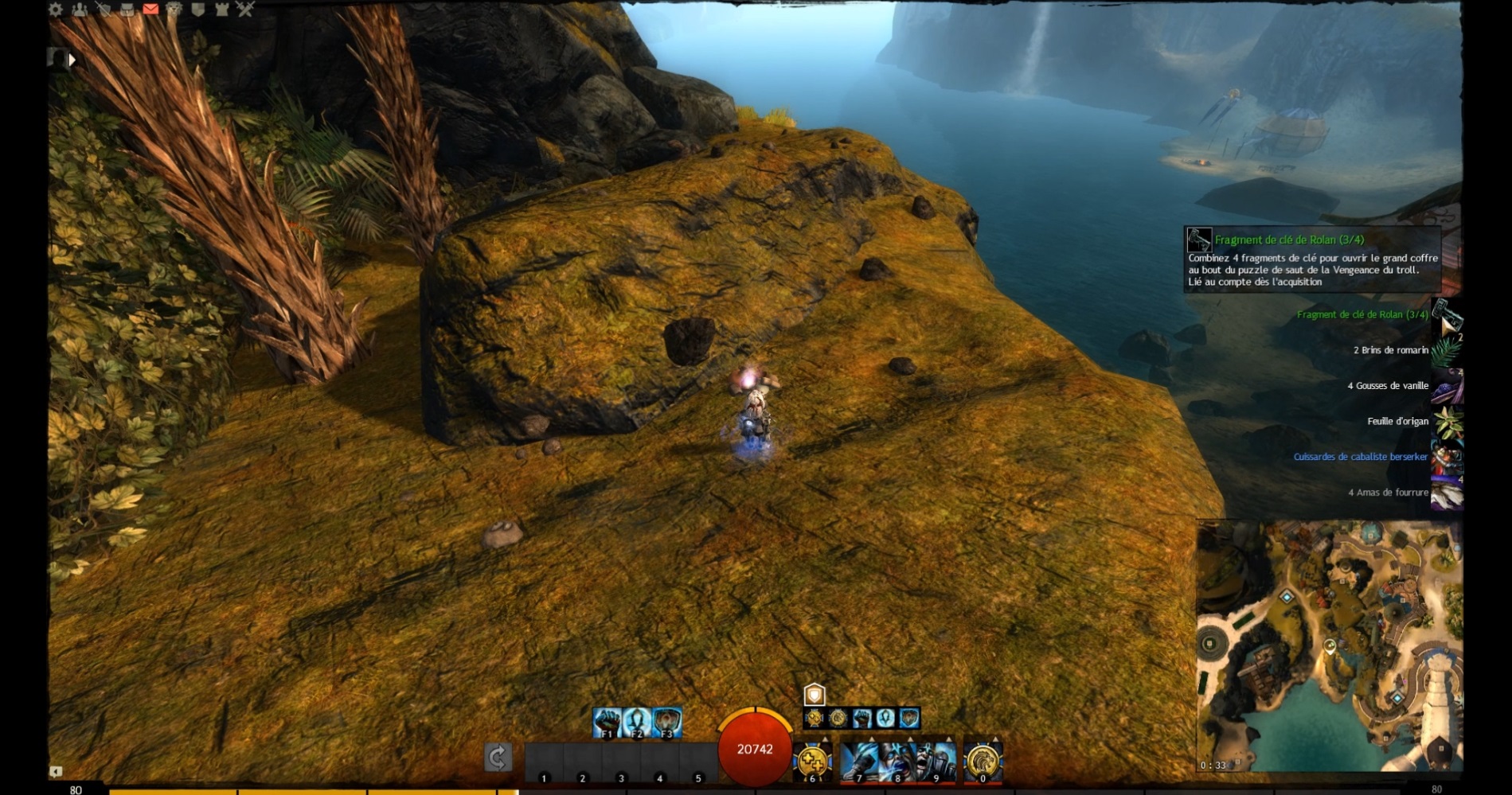1512x795 pixels.
Task: Activate the F2 blue flame skill
Action: point(637,723)
